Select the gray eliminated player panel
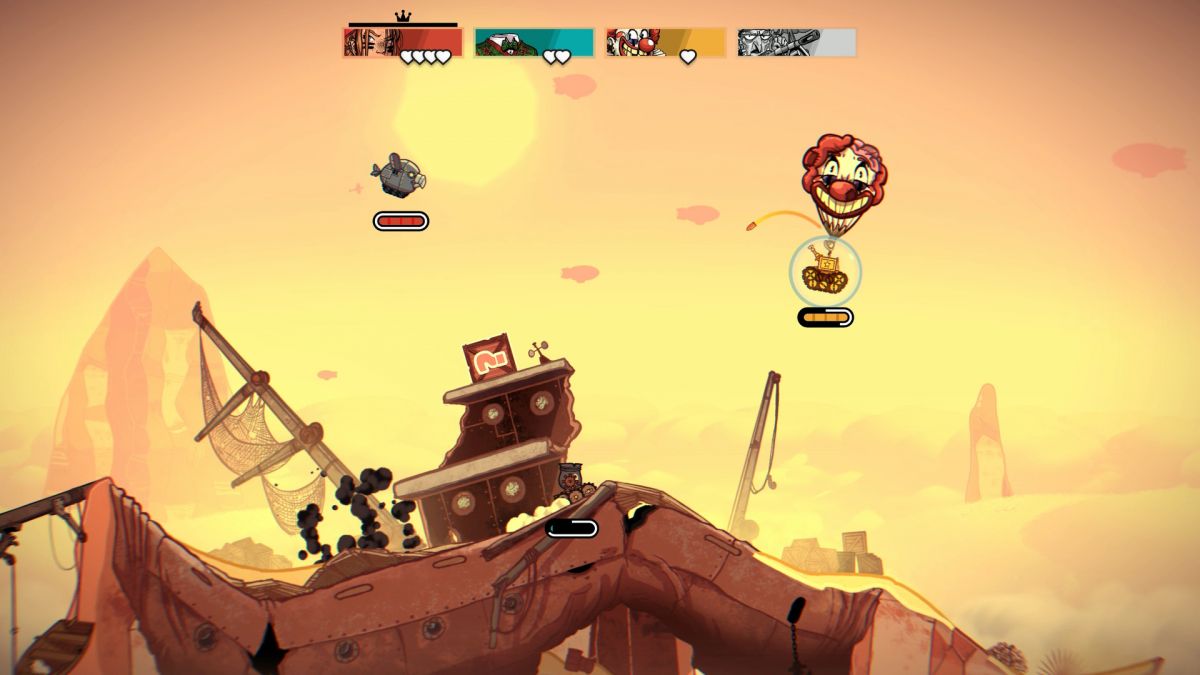This screenshot has height=675, width=1200. (x=796, y=43)
